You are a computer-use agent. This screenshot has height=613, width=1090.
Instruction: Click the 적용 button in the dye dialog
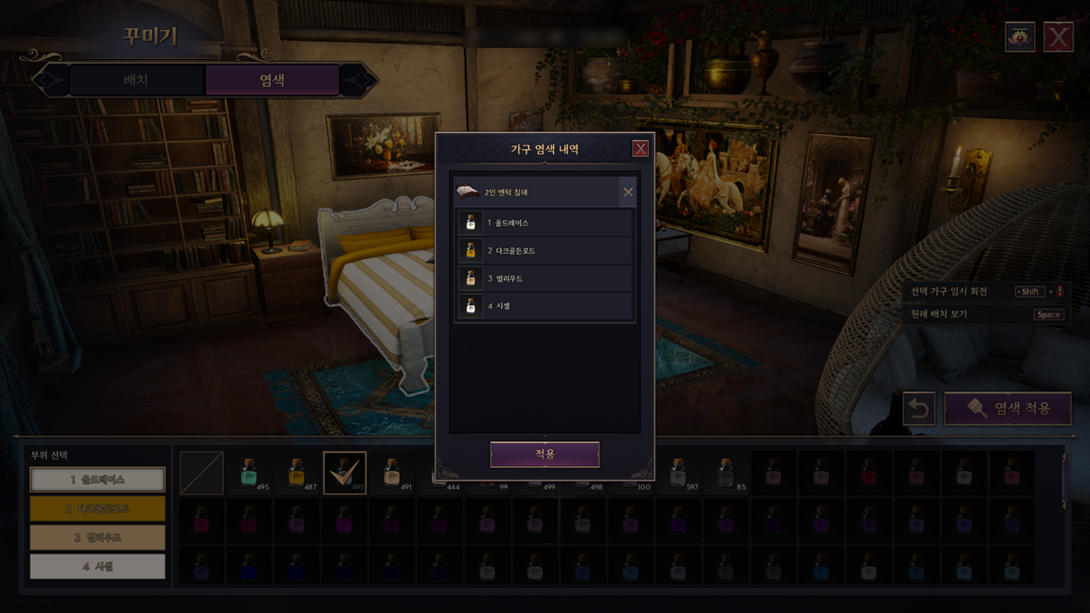[x=544, y=454]
